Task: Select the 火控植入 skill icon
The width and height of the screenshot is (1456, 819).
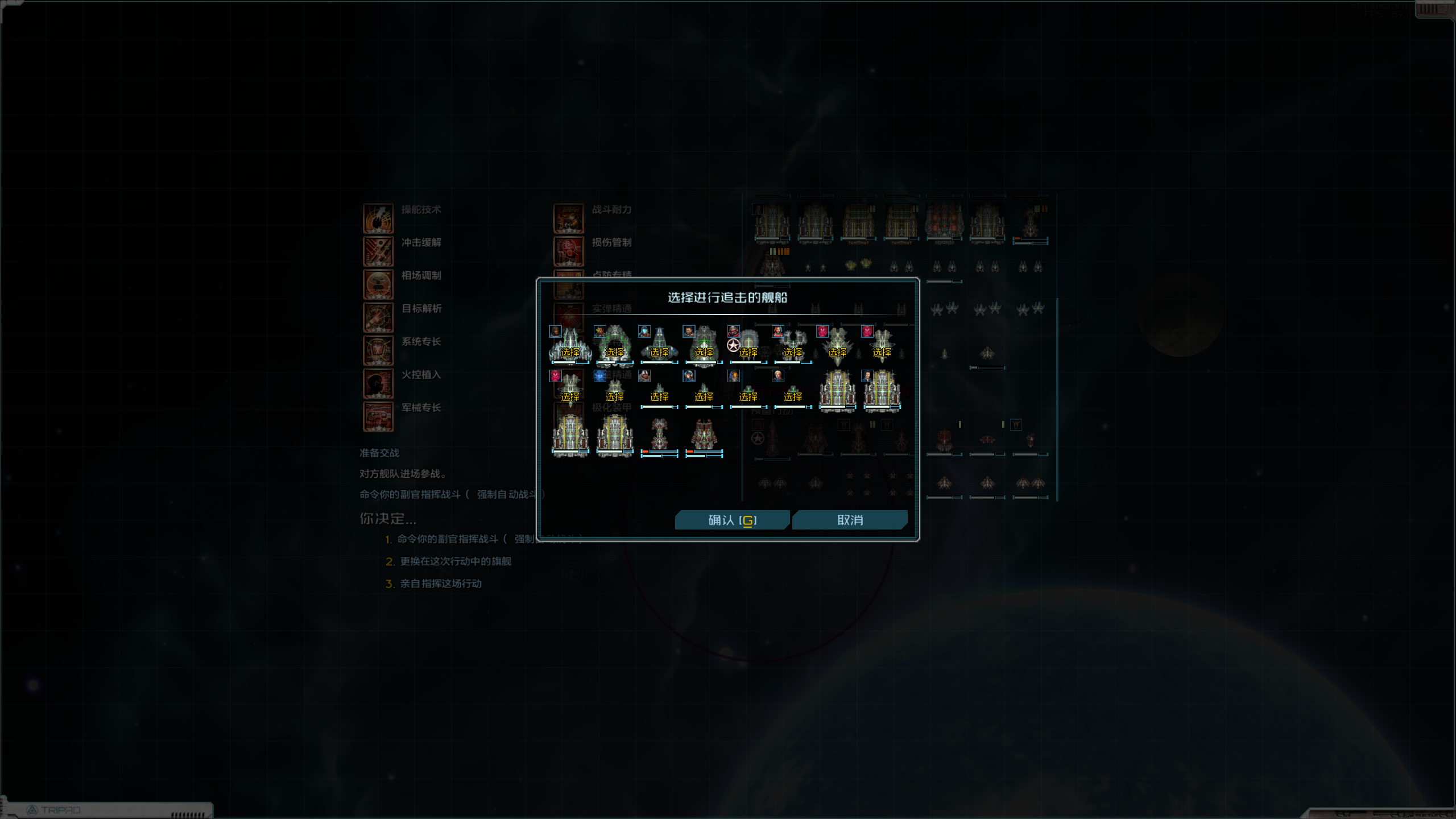Action: 378,383
